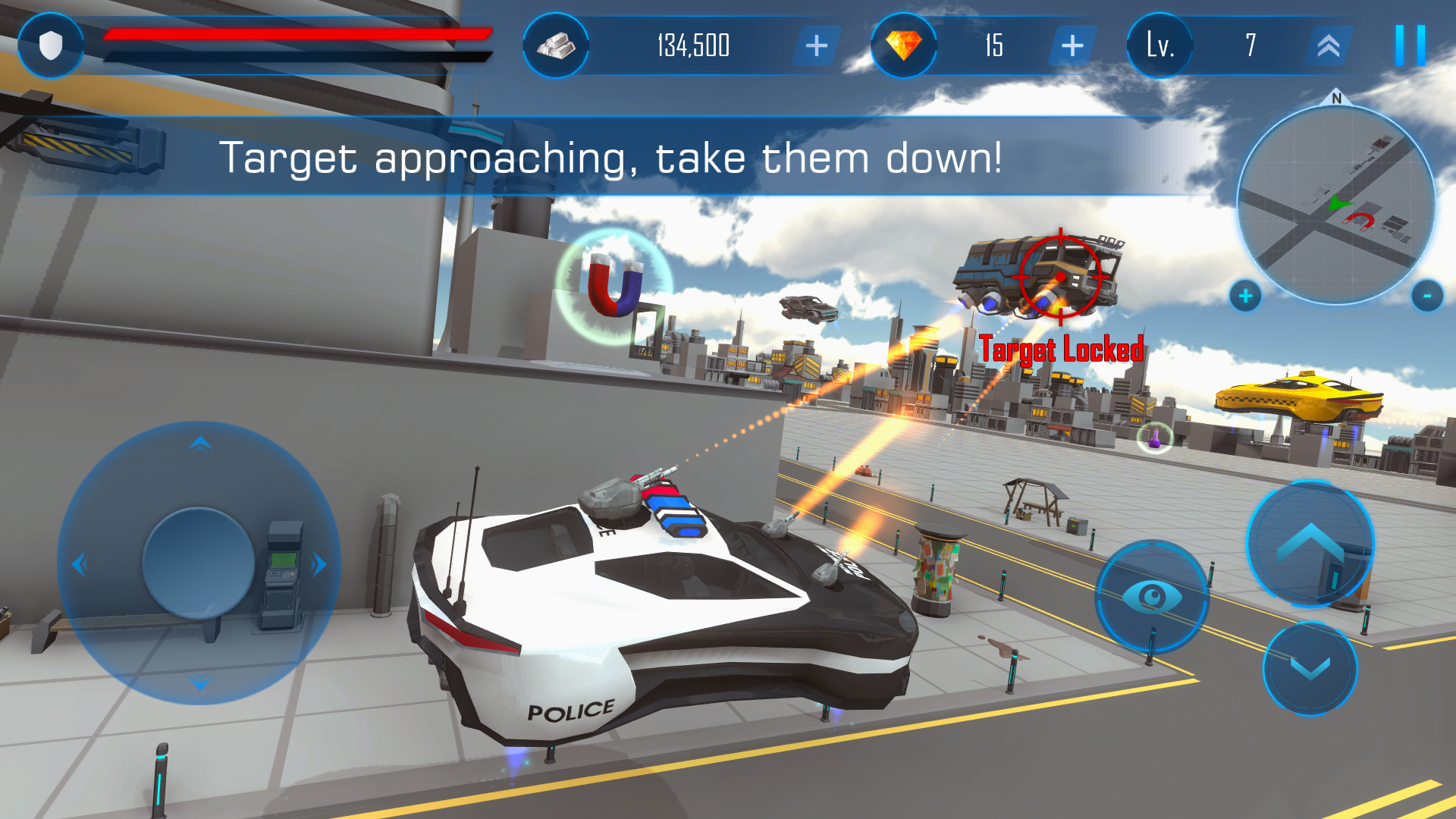
Task: Tap the N compass marker on the minimap
Action: 1335,99
